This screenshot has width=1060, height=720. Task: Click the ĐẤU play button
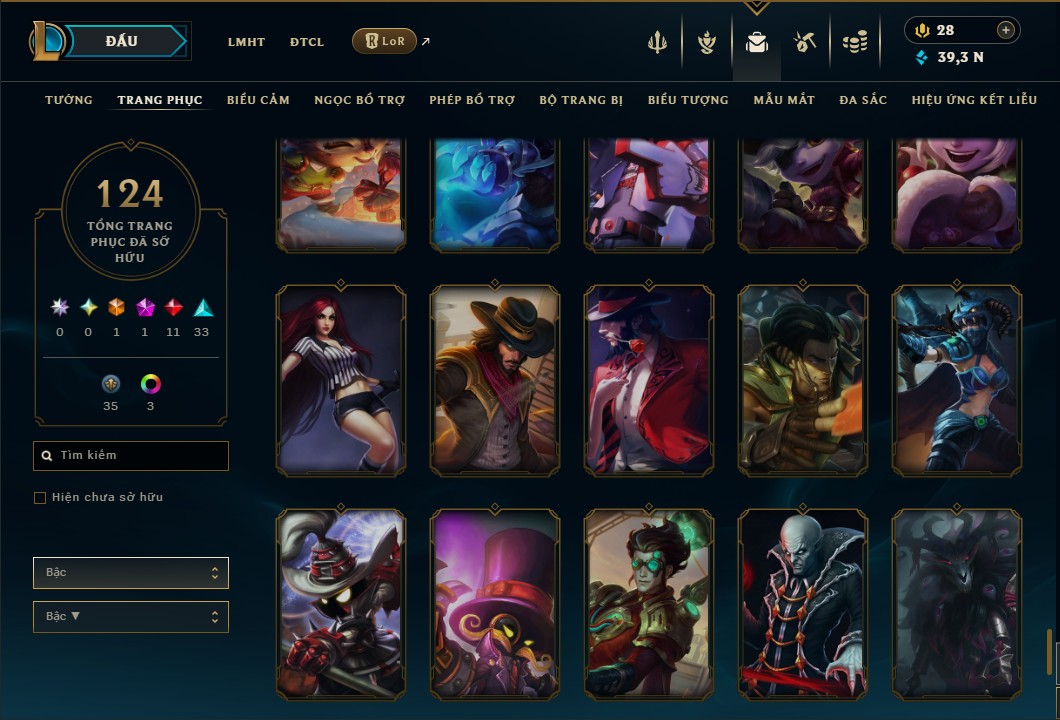click(x=122, y=41)
